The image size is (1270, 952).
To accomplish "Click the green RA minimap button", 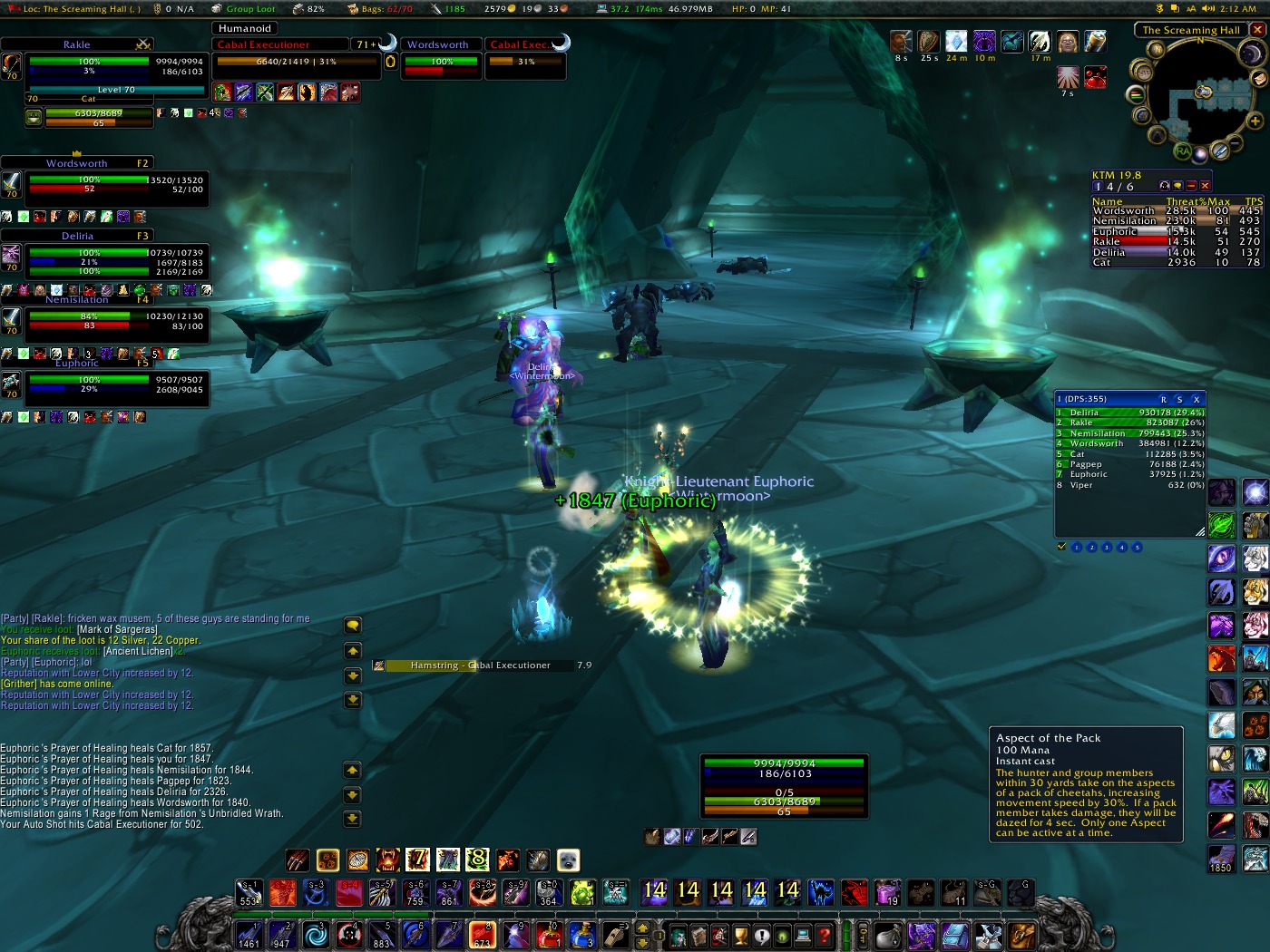I will pyautogui.click(x=1183, y=151).
